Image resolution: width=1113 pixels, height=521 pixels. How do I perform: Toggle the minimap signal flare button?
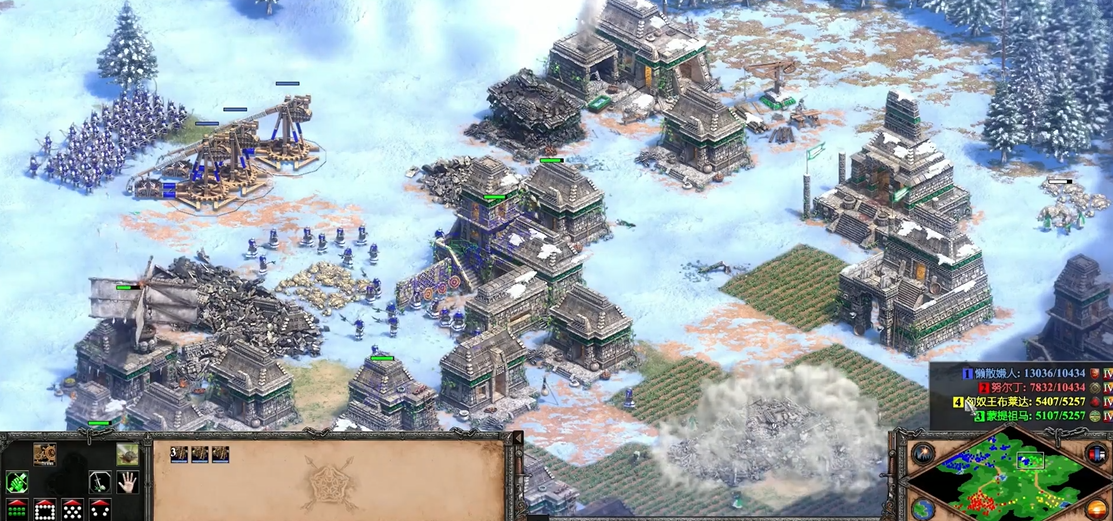(x=923, y=453)
